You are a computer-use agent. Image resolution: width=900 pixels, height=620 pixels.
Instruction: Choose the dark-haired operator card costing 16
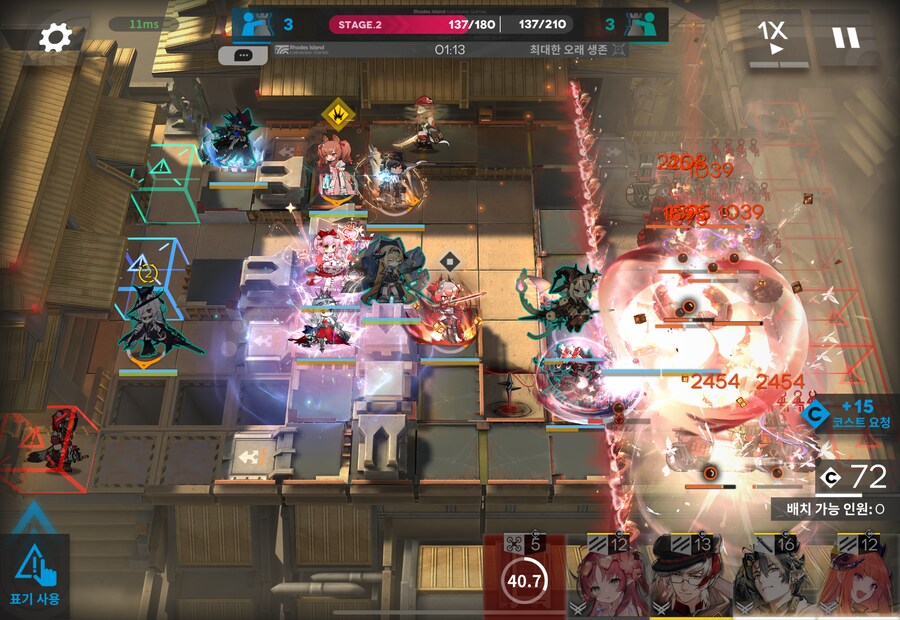pyautogui.click(x=774, y=578)
